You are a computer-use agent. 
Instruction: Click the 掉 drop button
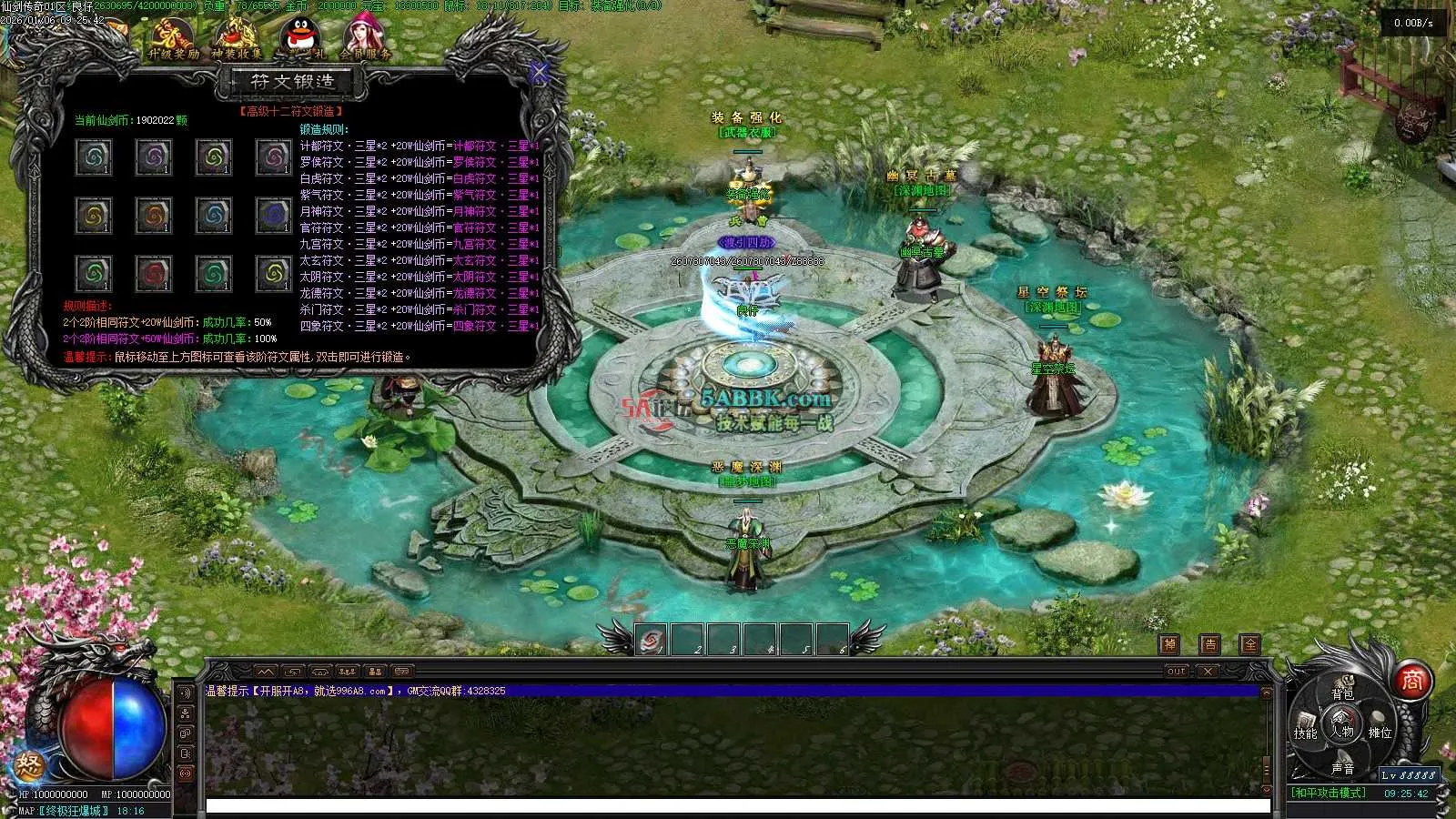1170,644
